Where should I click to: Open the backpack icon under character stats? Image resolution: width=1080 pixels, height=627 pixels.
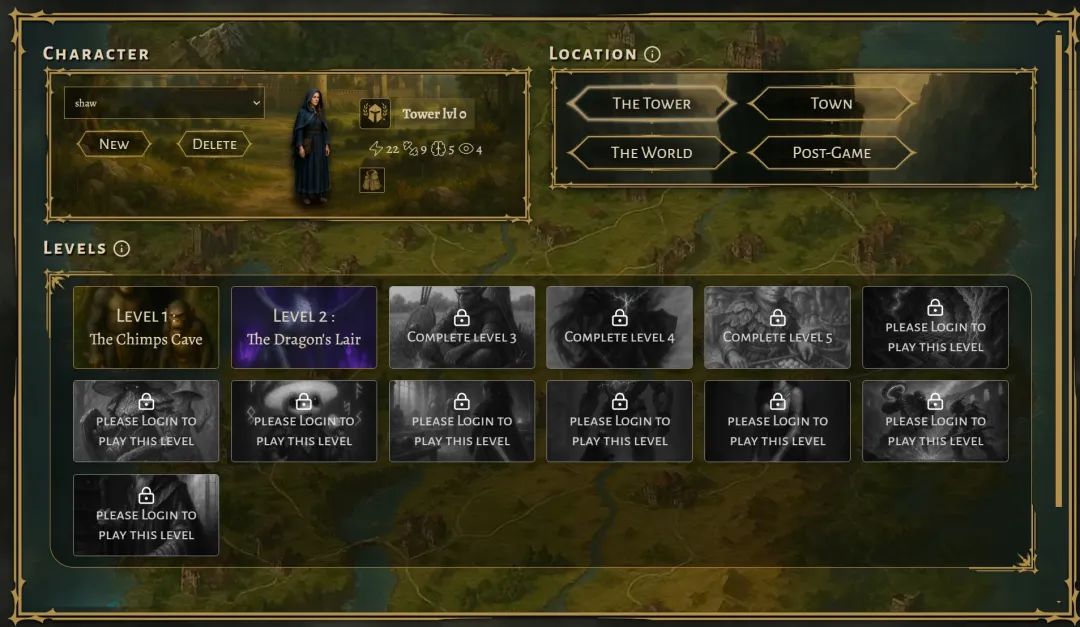click(x=372, y=180)
